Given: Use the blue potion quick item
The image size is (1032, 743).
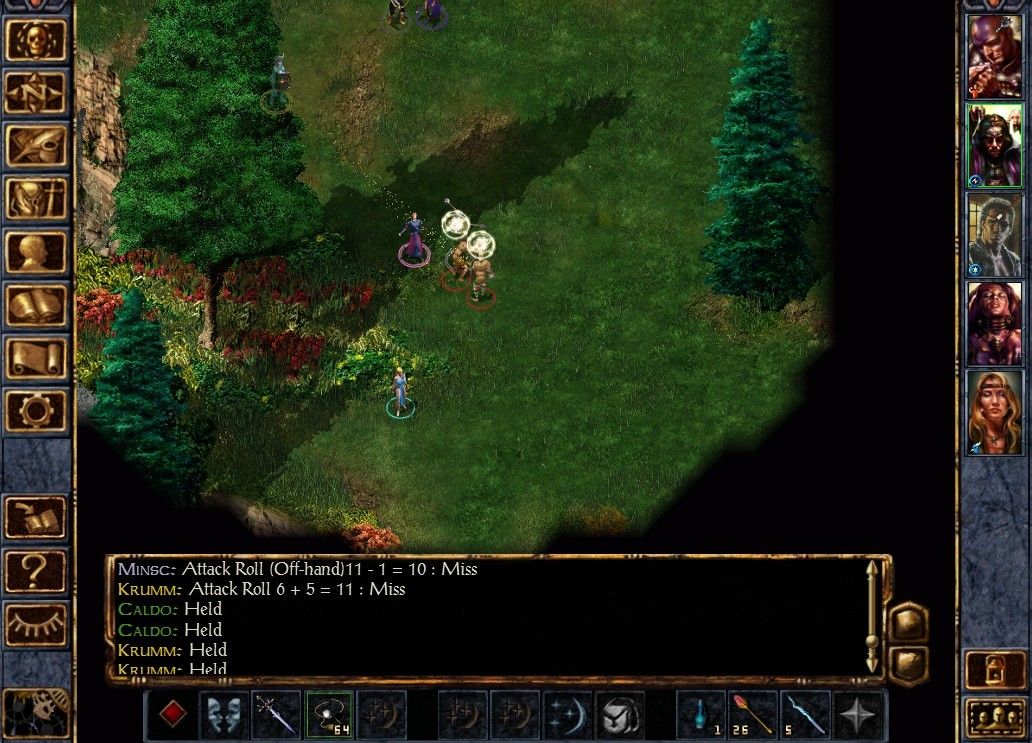Looking at the screenshot, I should (702, 715).
